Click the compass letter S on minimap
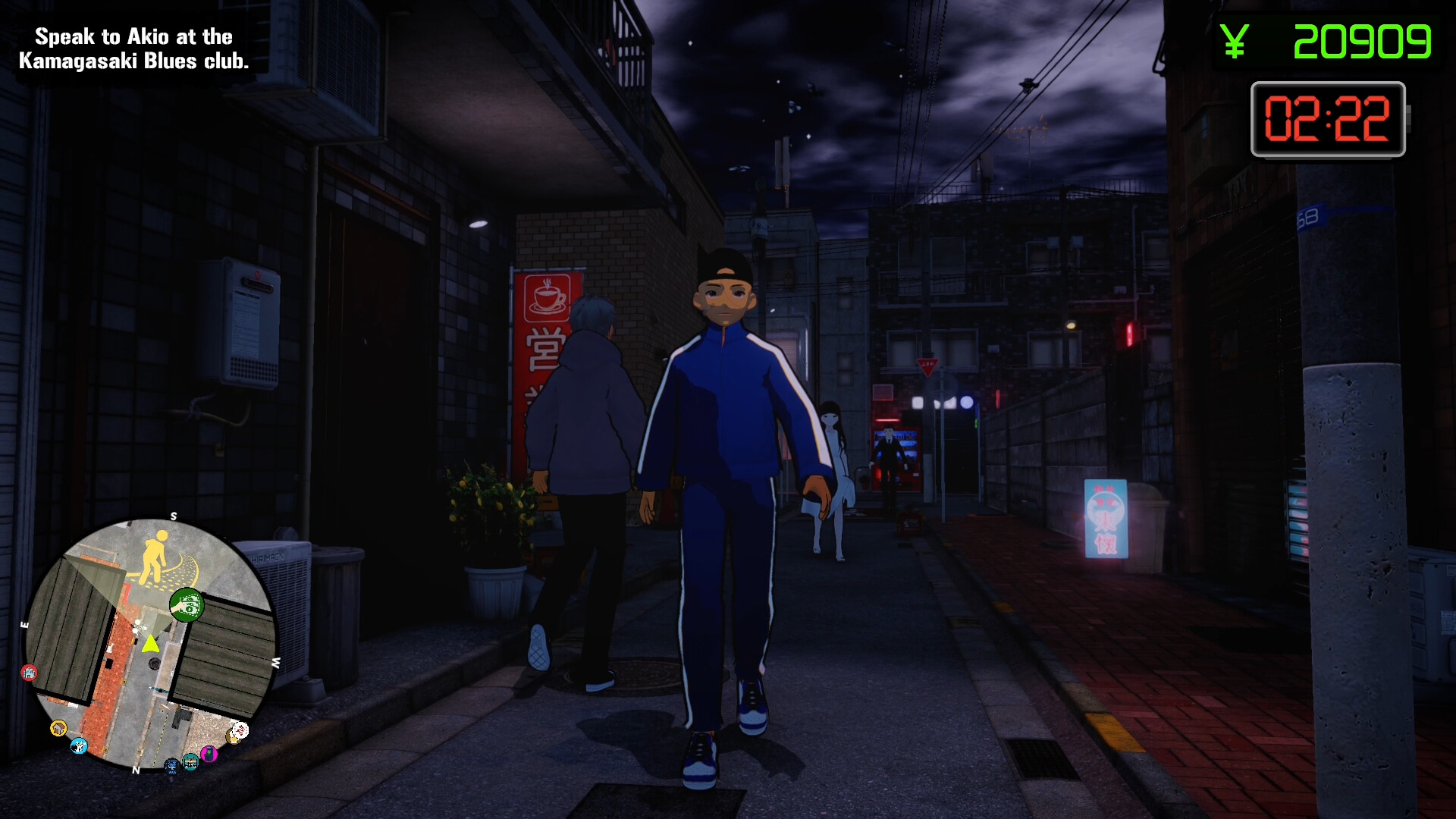The height and width of the screenshot is (819, 1456). tap(174, 516)
